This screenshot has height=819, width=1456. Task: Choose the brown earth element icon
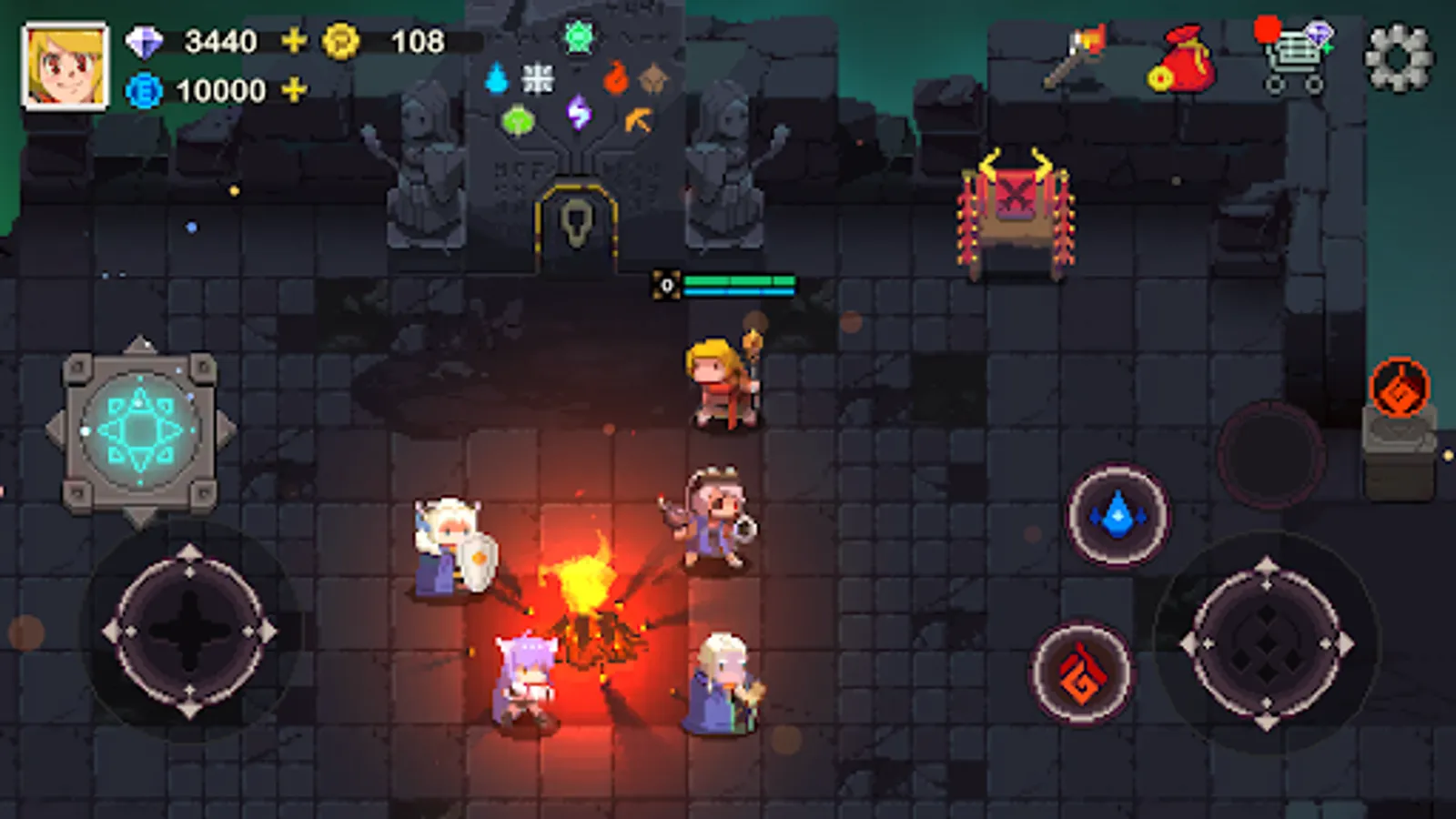click(x=653, y=80)
